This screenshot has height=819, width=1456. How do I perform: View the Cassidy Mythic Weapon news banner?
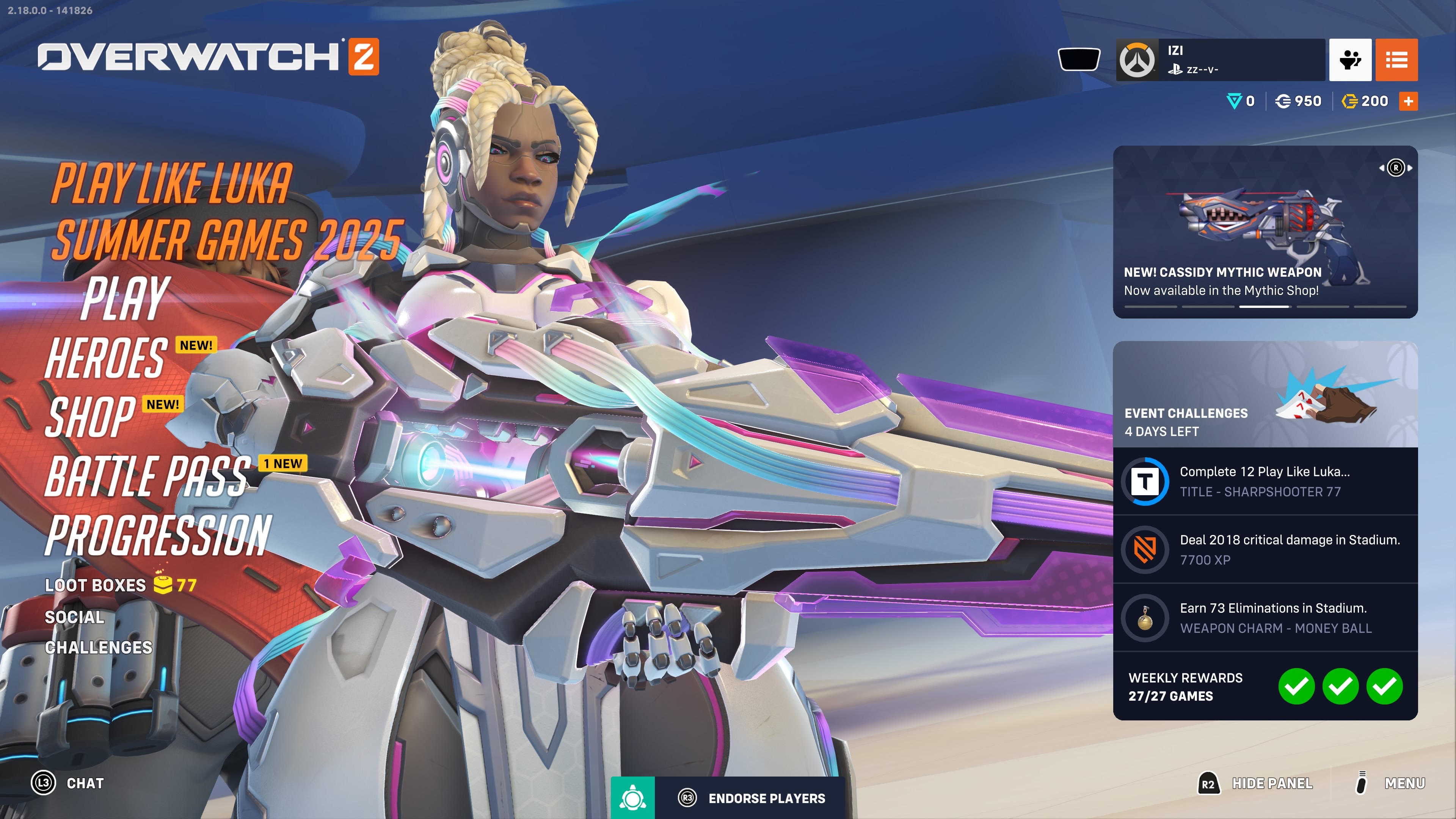pos(1265,232)
